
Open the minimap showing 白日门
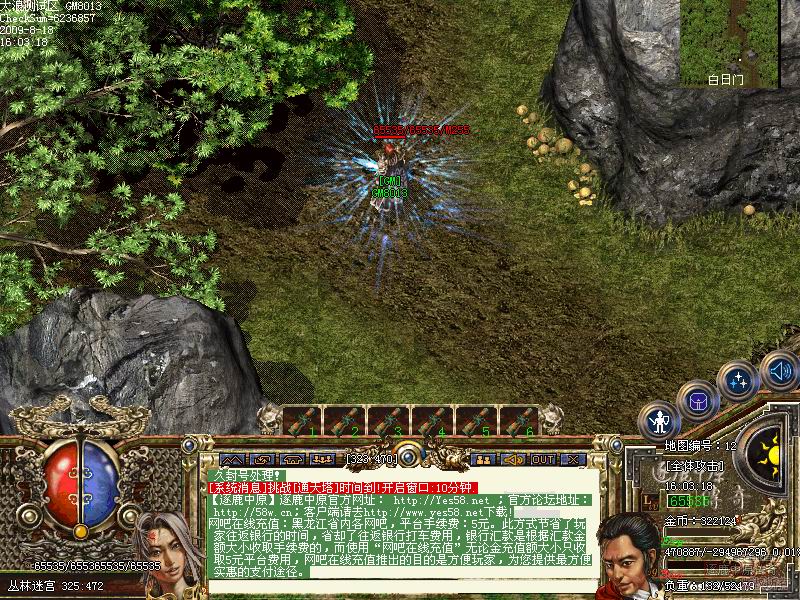click(x=729, y=42)
